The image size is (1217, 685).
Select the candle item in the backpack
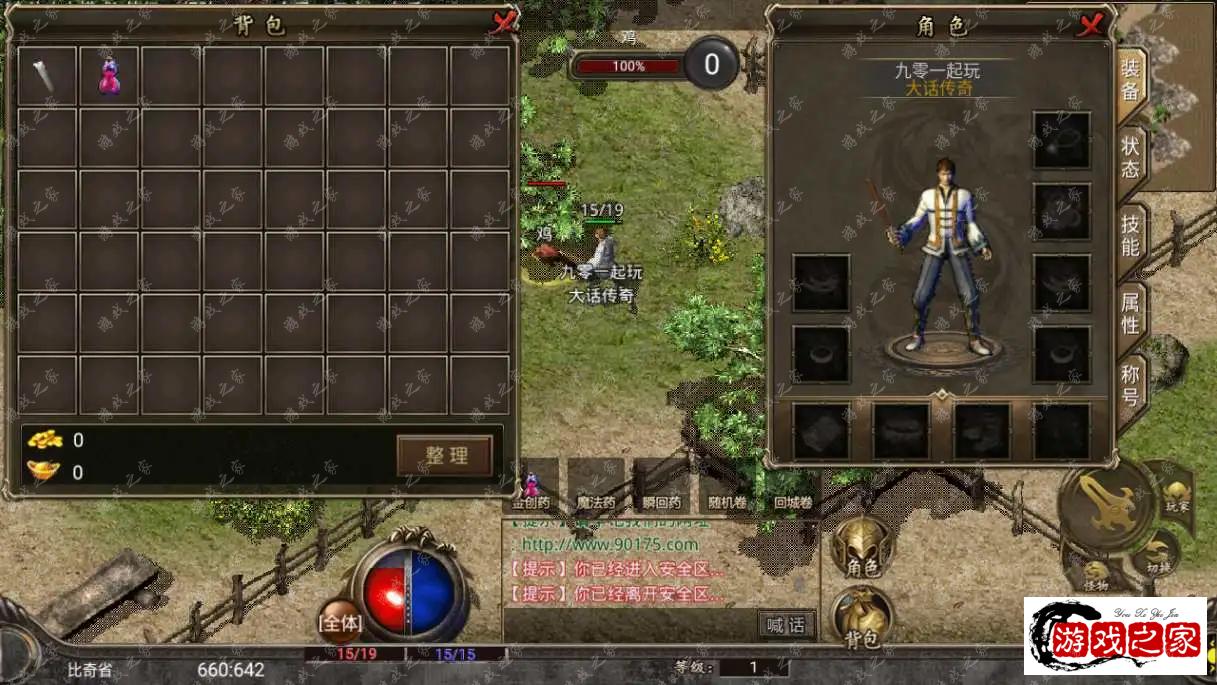point(46,76)
